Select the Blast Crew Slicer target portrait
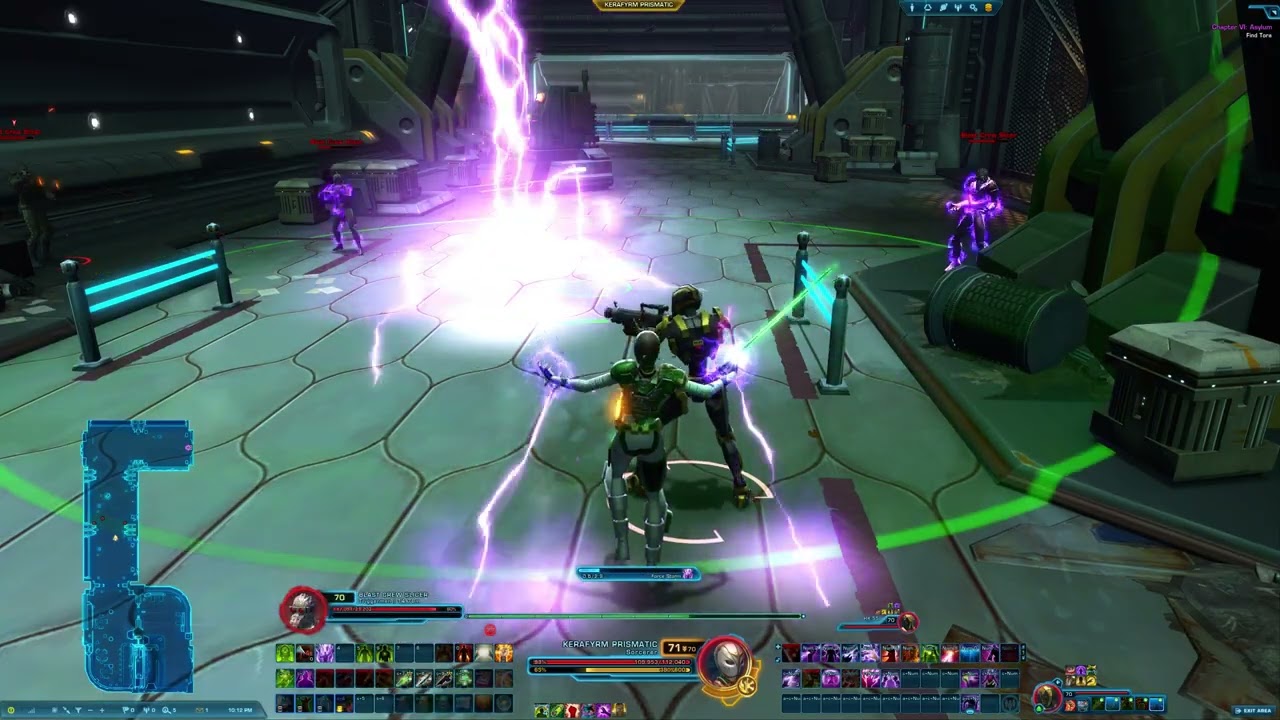 302,609
